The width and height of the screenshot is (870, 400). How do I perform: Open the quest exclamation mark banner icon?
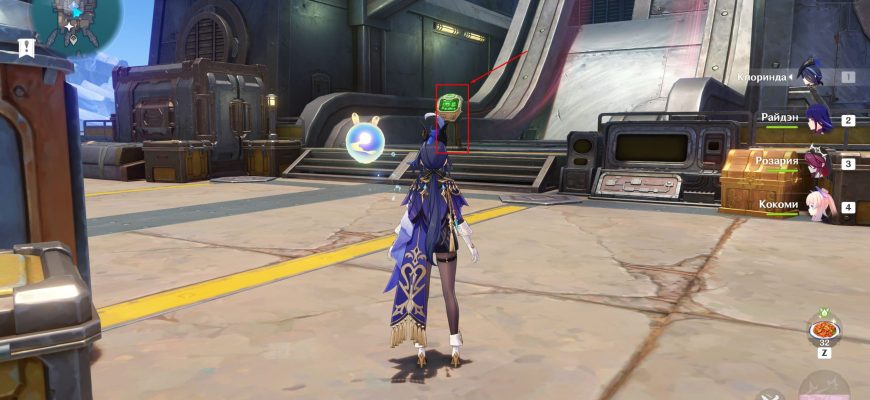point(26,47)
